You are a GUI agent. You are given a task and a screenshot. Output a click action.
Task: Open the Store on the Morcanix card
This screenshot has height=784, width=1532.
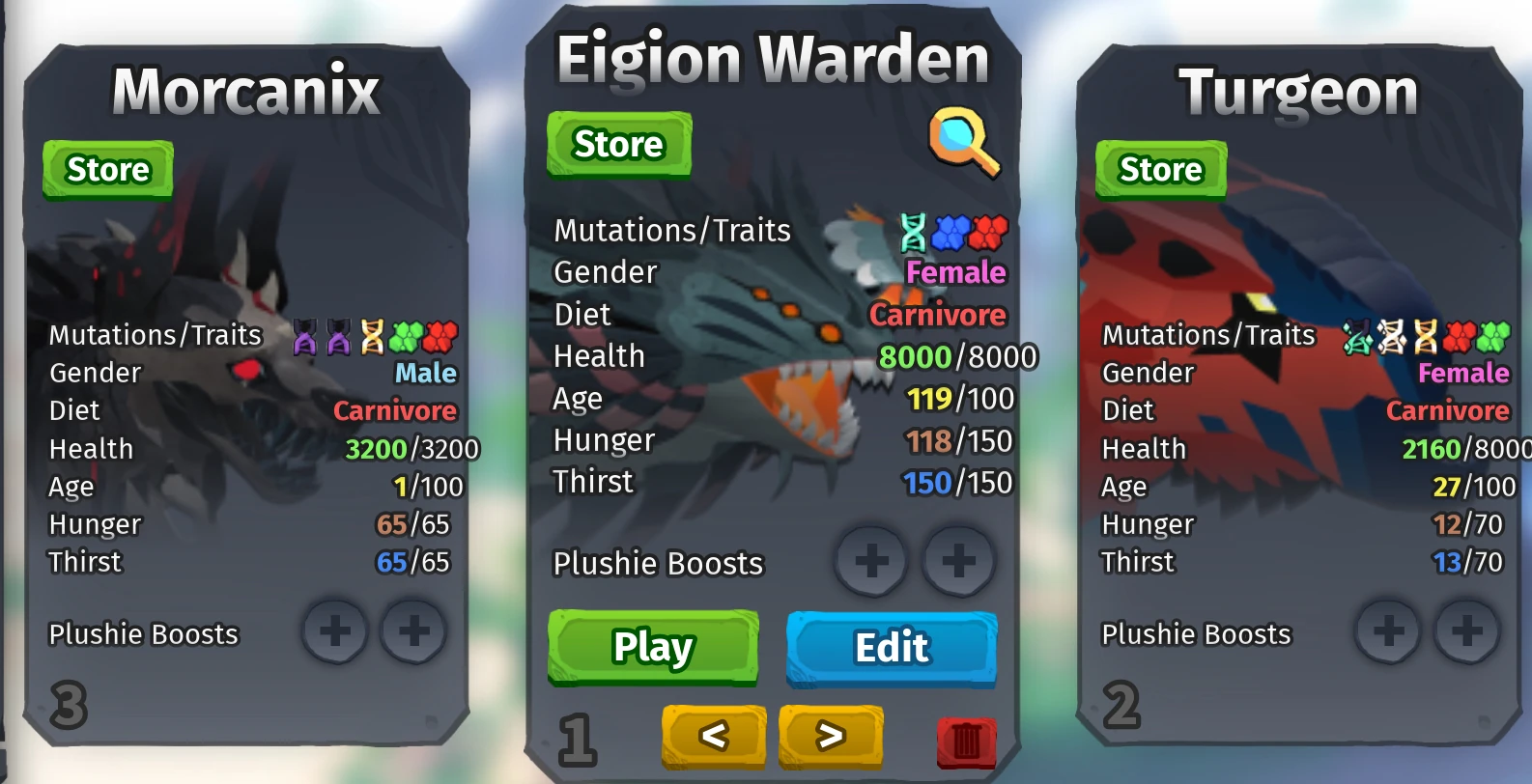(107, 169)
